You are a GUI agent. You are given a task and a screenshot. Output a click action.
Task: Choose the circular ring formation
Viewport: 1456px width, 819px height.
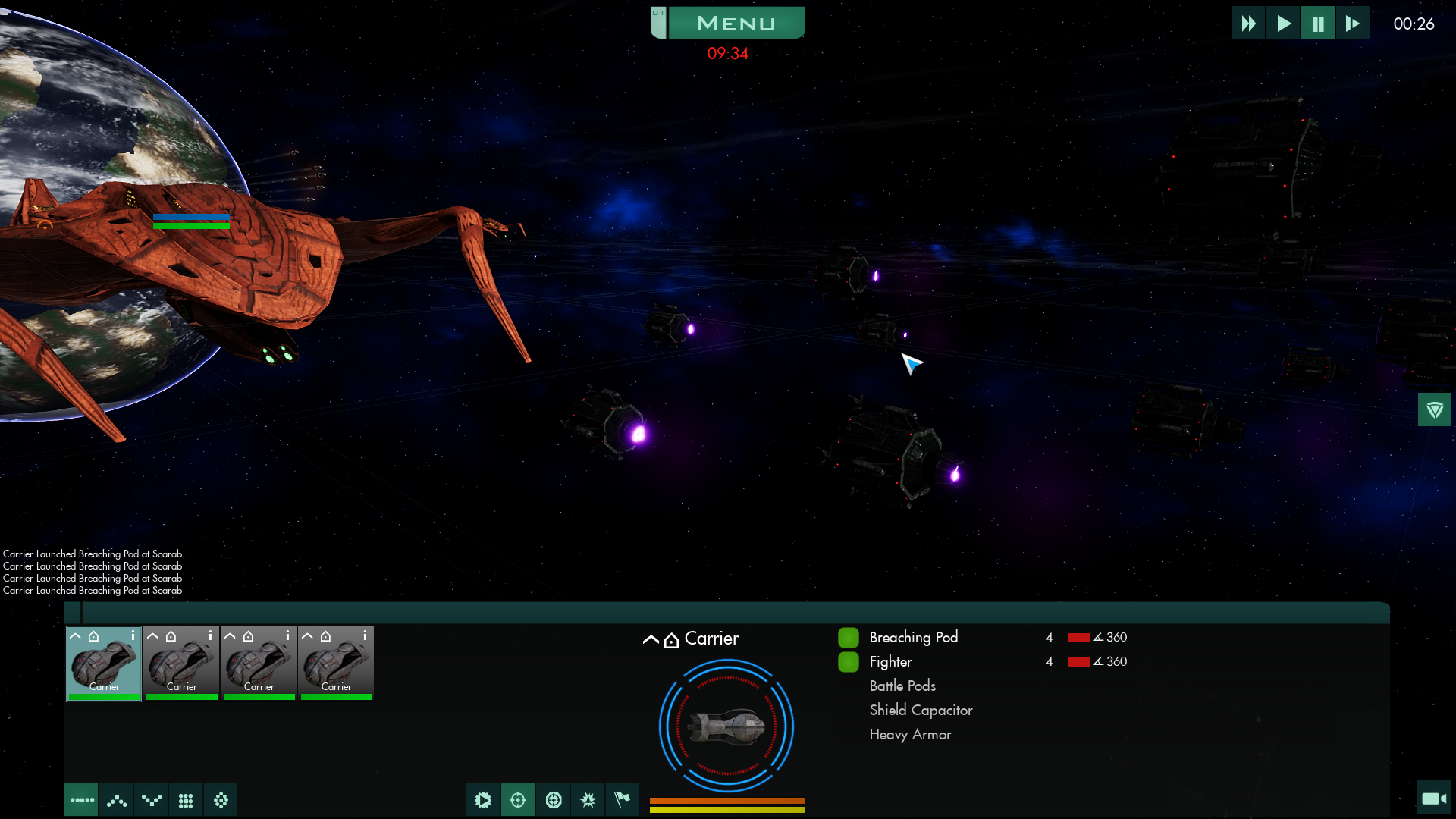(x=221, y=800)
